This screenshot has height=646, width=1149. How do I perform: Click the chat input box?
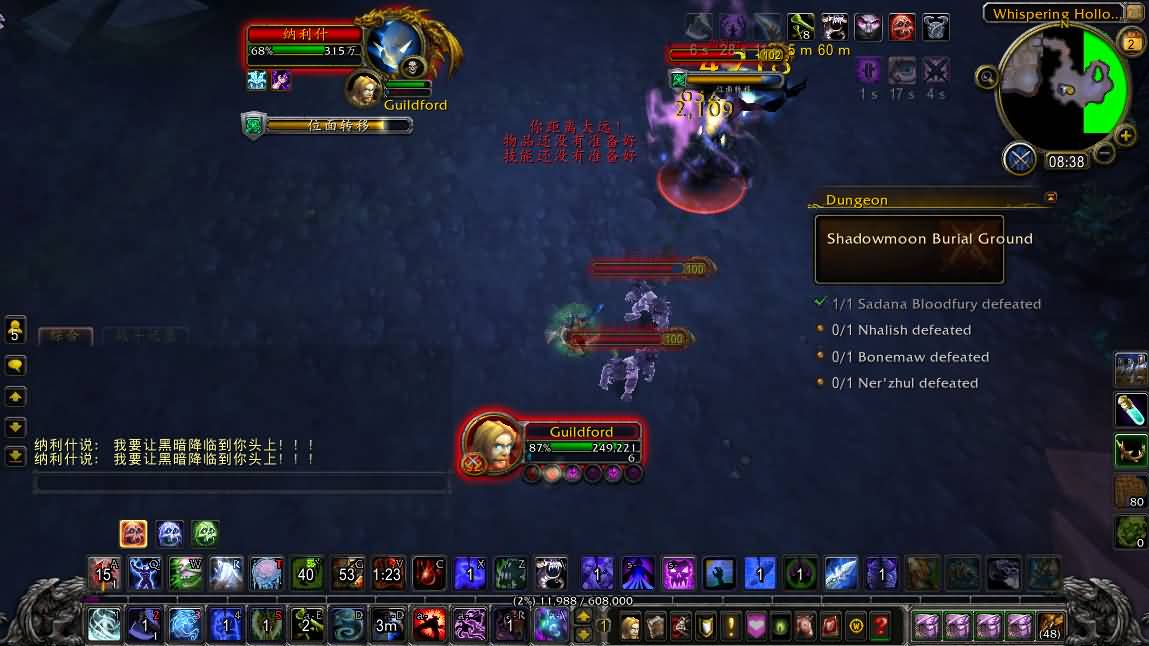pos(240,483)
